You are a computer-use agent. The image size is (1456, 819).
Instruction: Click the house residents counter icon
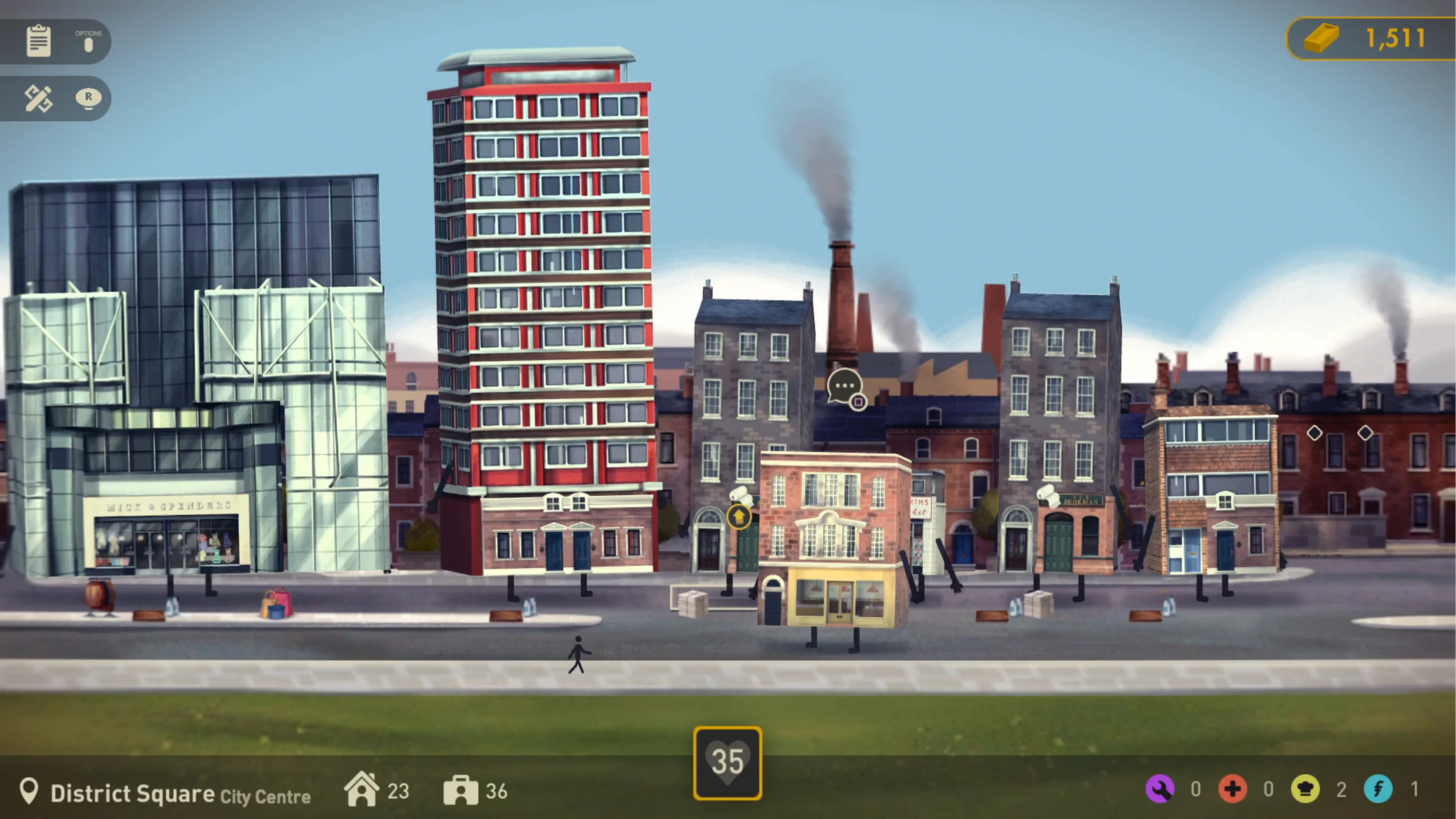[x=362, y=789]
